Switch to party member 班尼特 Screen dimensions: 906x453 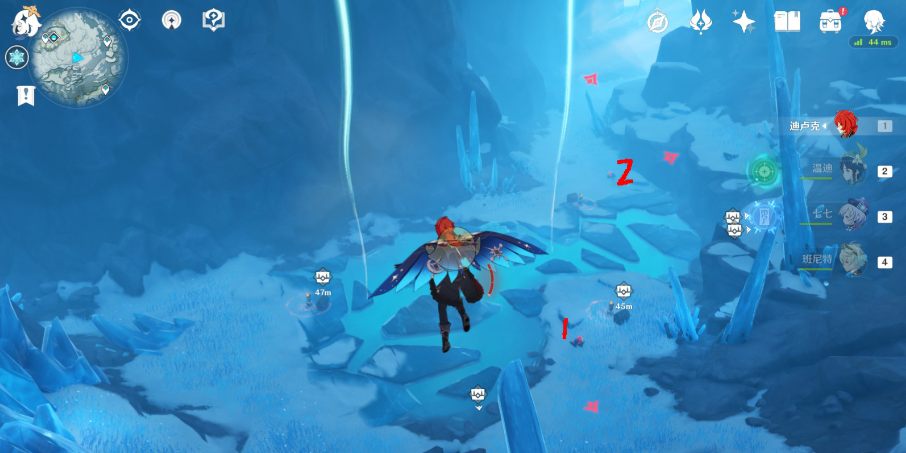(852, 261)
